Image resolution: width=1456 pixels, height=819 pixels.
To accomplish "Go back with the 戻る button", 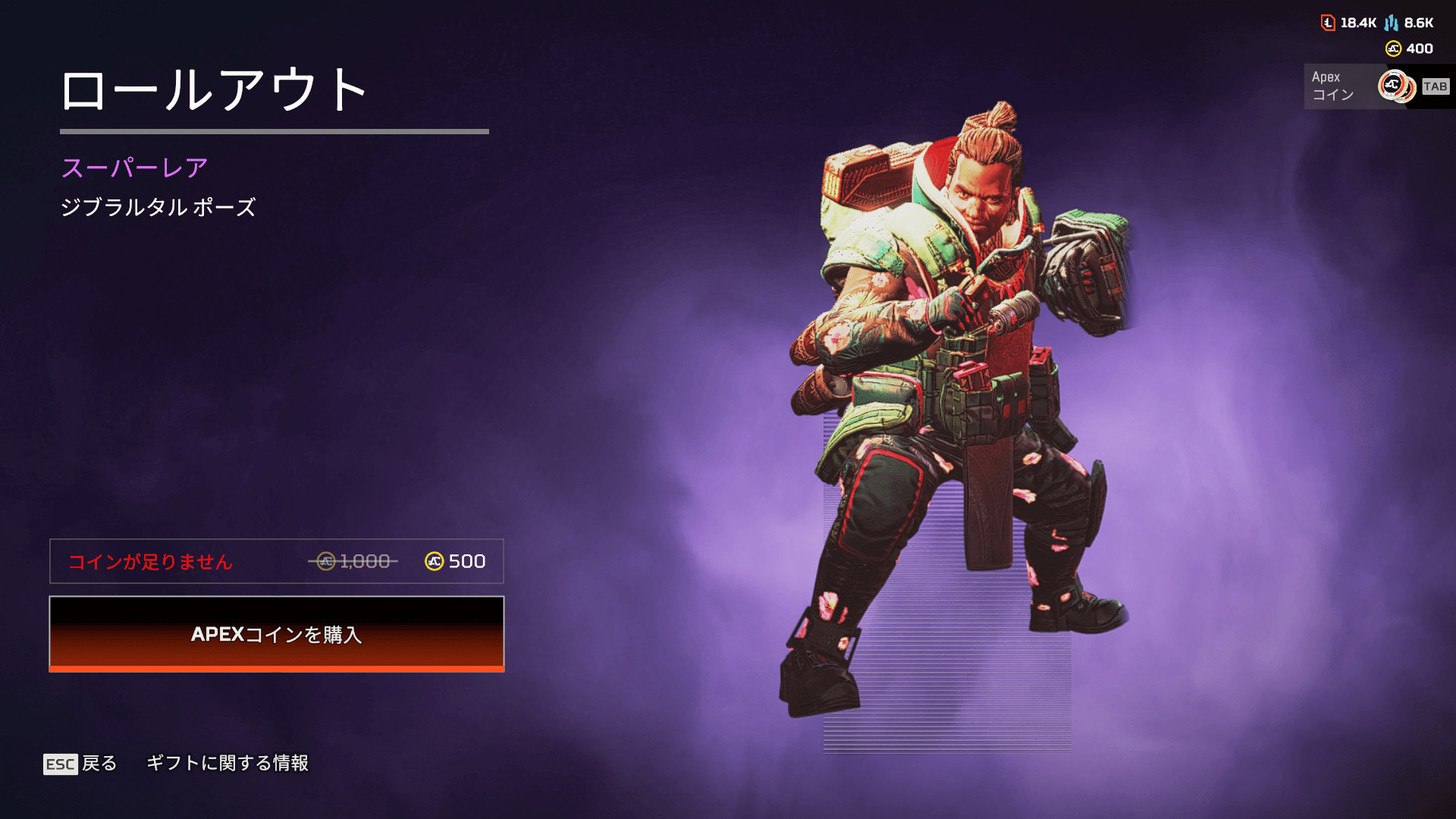I will point(80,763).
